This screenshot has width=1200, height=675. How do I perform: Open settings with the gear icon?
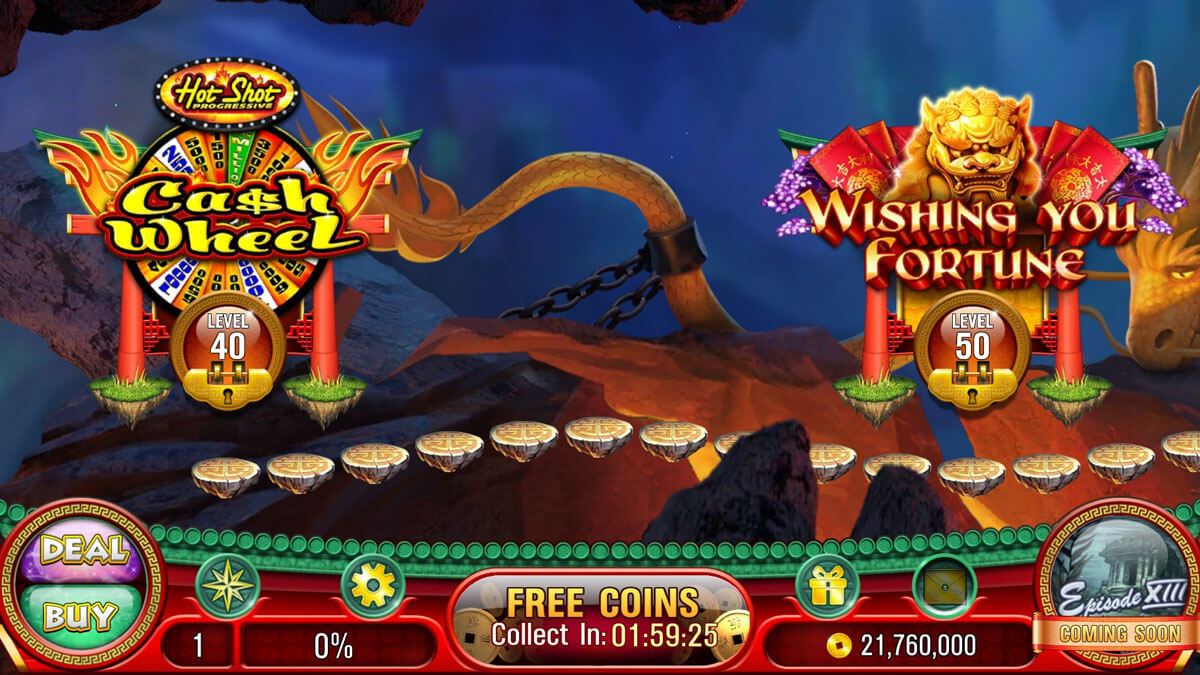click(x=373, y=587)
